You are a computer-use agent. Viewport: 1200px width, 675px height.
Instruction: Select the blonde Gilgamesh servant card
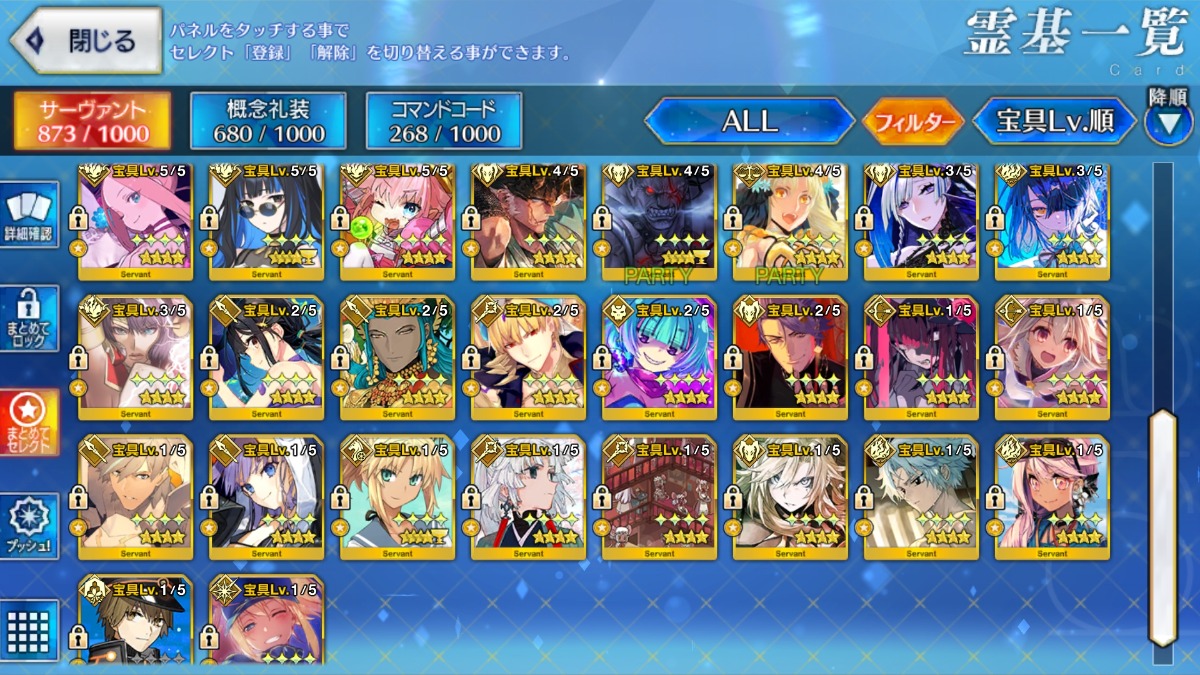[x=528, y=357]
